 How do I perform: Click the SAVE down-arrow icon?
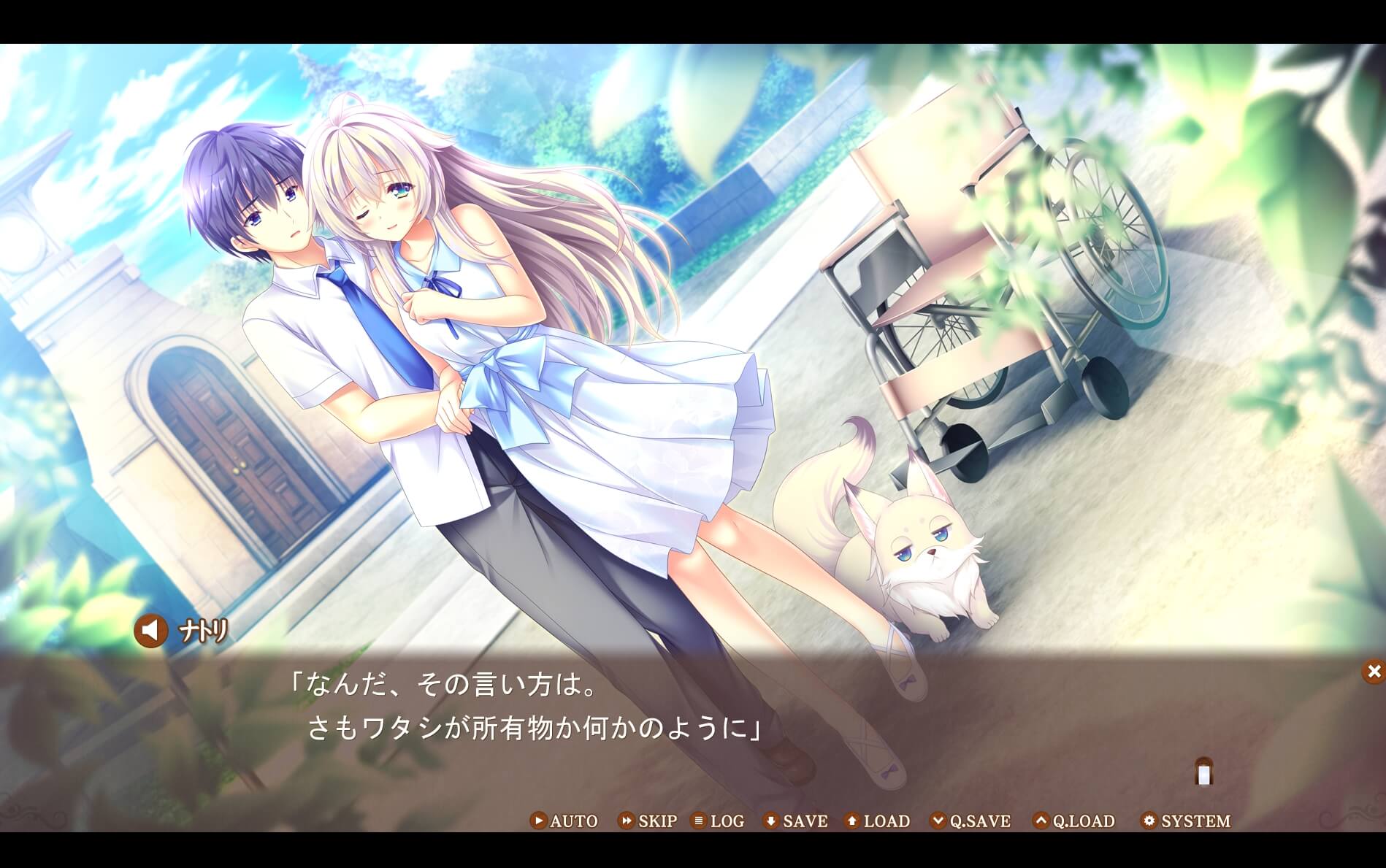[x=773, y=821]
